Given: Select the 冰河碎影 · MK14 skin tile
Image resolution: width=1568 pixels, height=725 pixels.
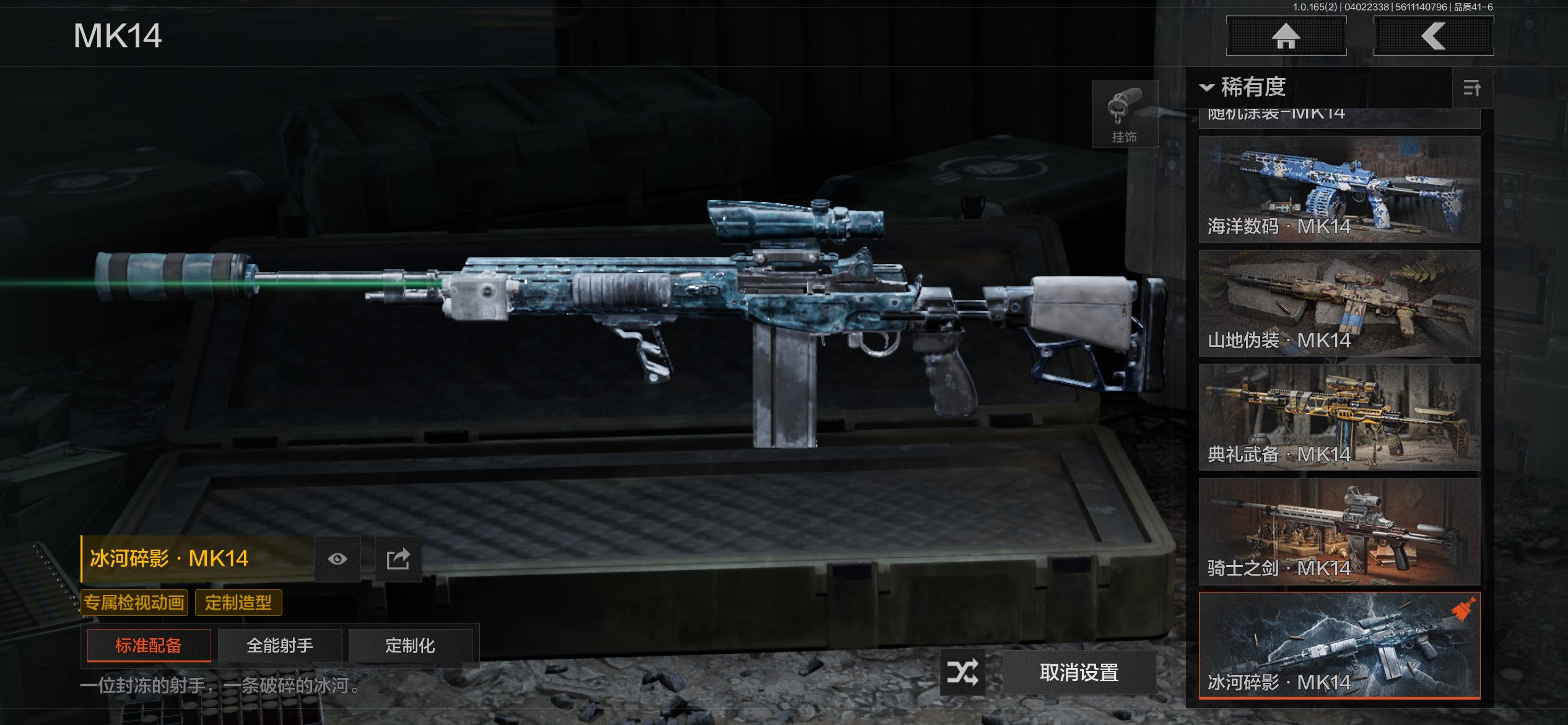Looking at the screenshot, I should 1339,645.
